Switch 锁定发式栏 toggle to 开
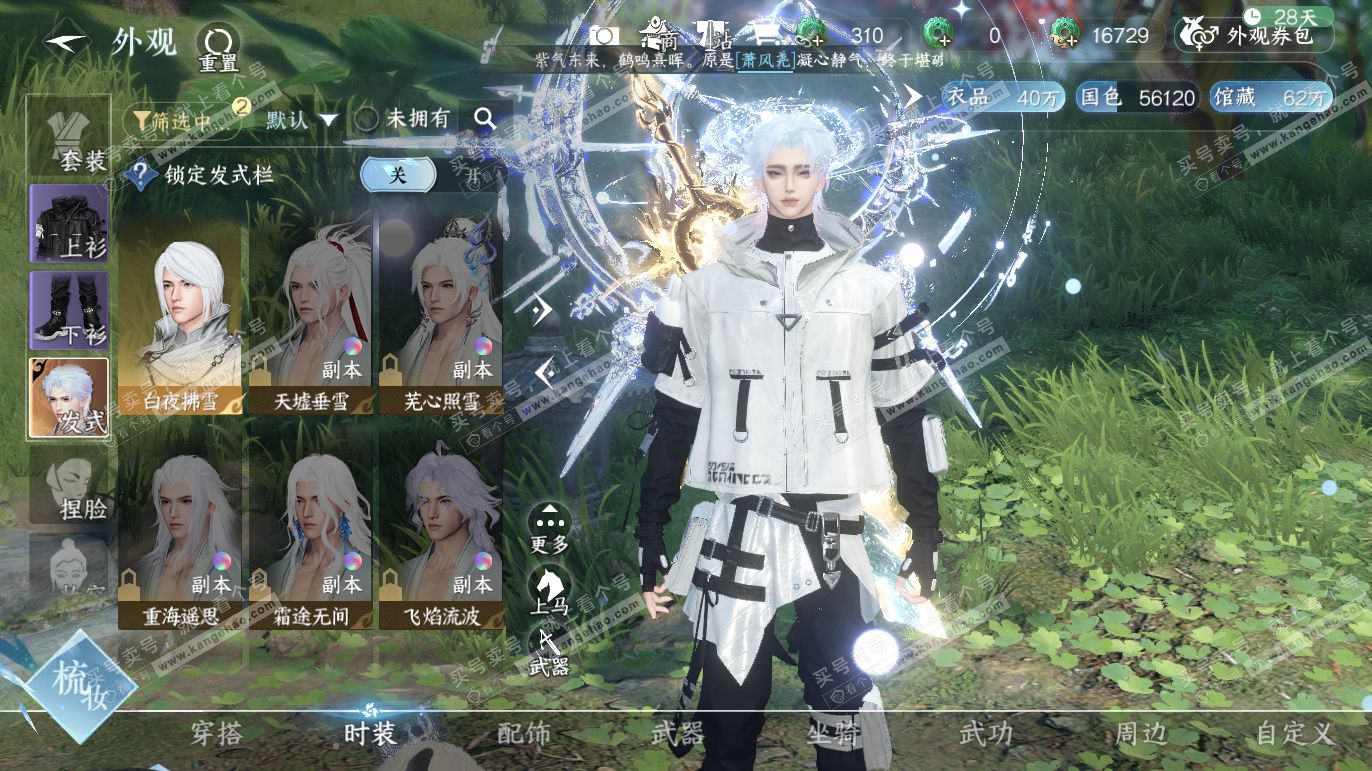 click(471, 175)
